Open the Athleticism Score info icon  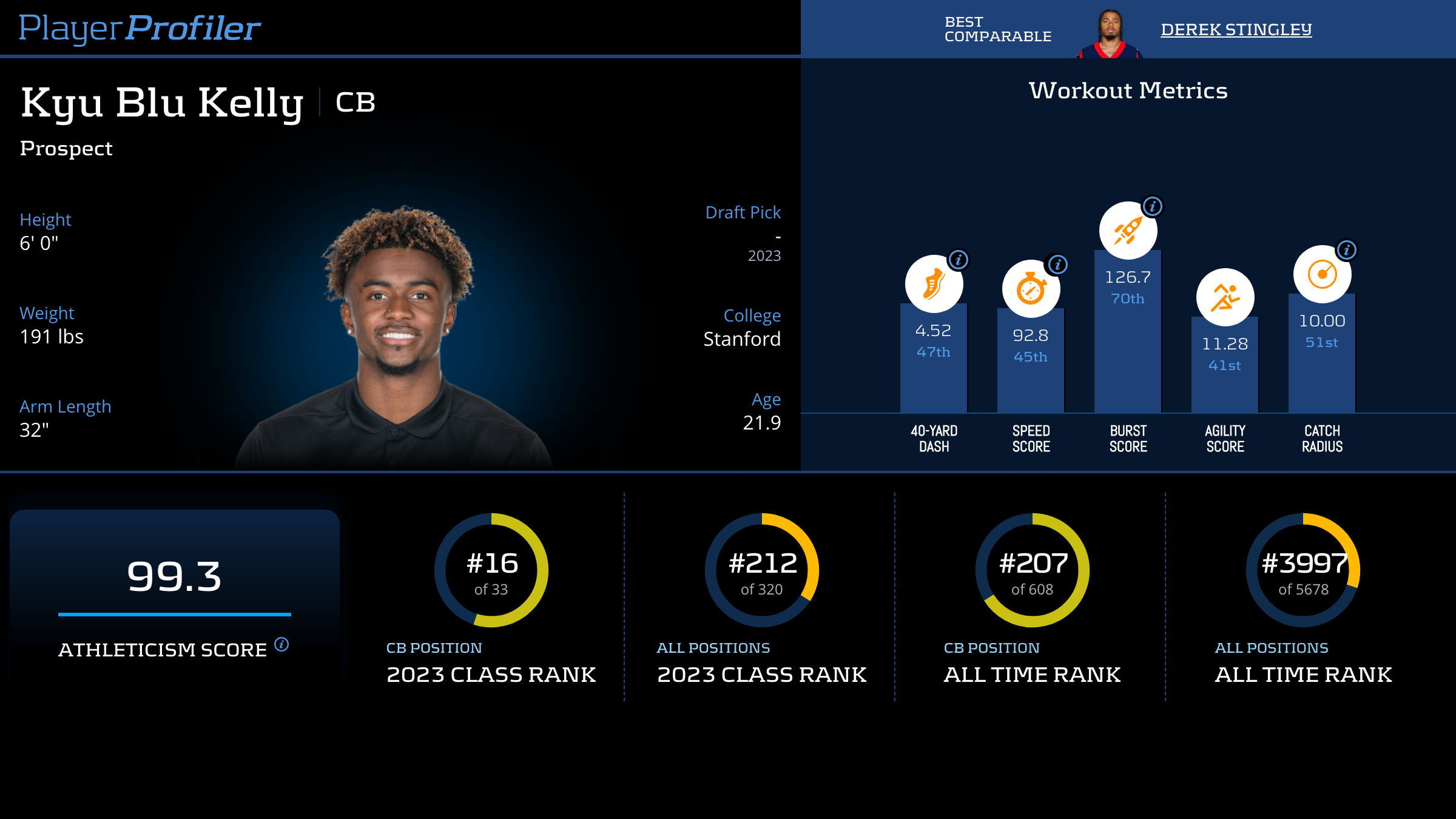pos(281,644)
